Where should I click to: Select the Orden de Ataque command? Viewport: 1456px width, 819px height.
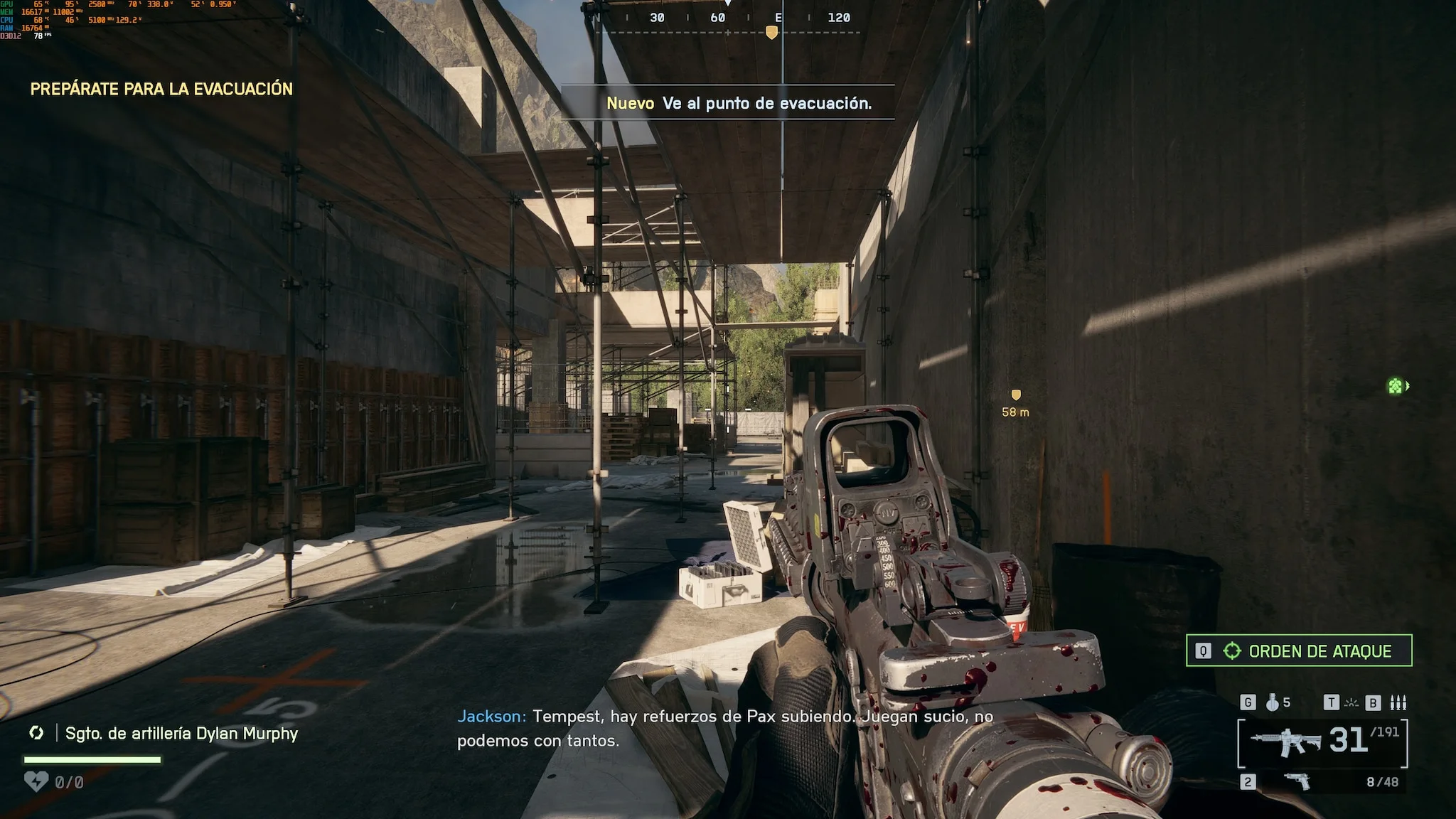[x=1299, y=651]
